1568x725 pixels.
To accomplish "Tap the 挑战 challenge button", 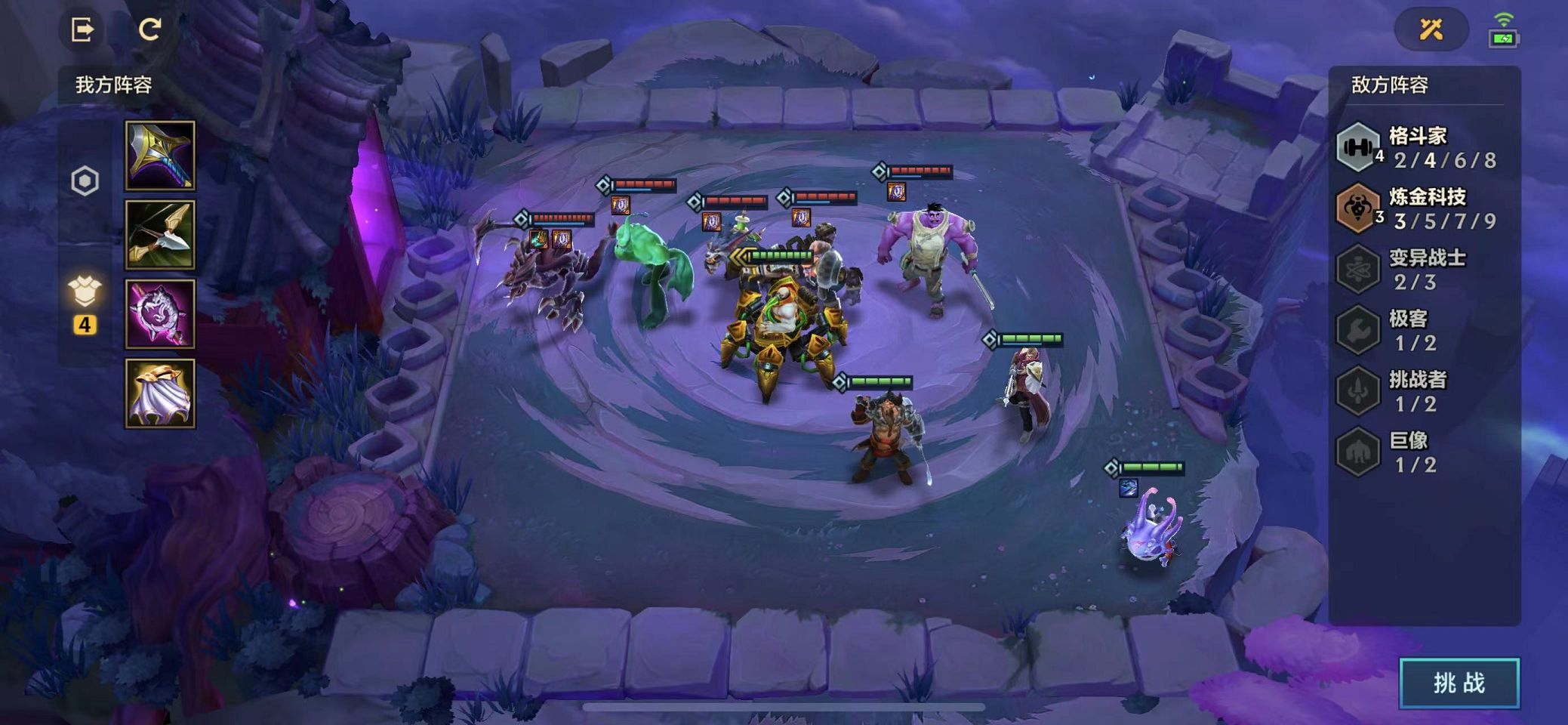I will click(x=1459, y=683).
